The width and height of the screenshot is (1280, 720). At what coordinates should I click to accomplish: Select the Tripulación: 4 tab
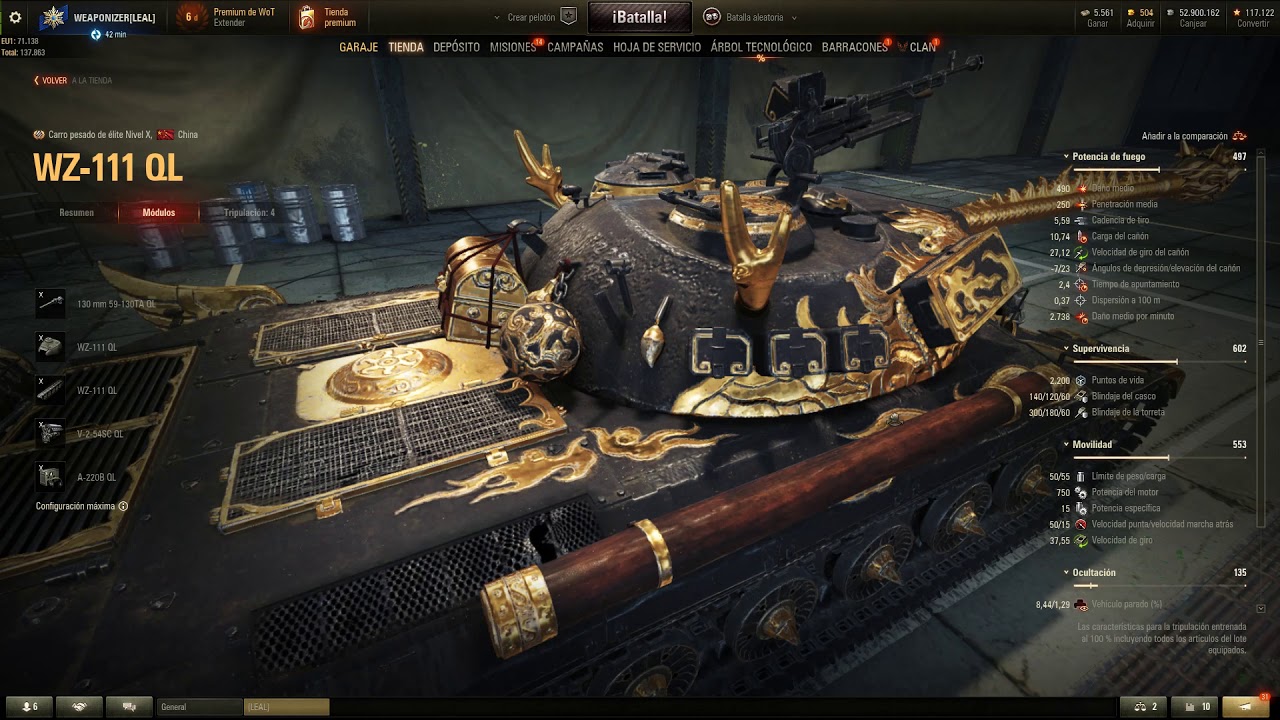[249, 213]
